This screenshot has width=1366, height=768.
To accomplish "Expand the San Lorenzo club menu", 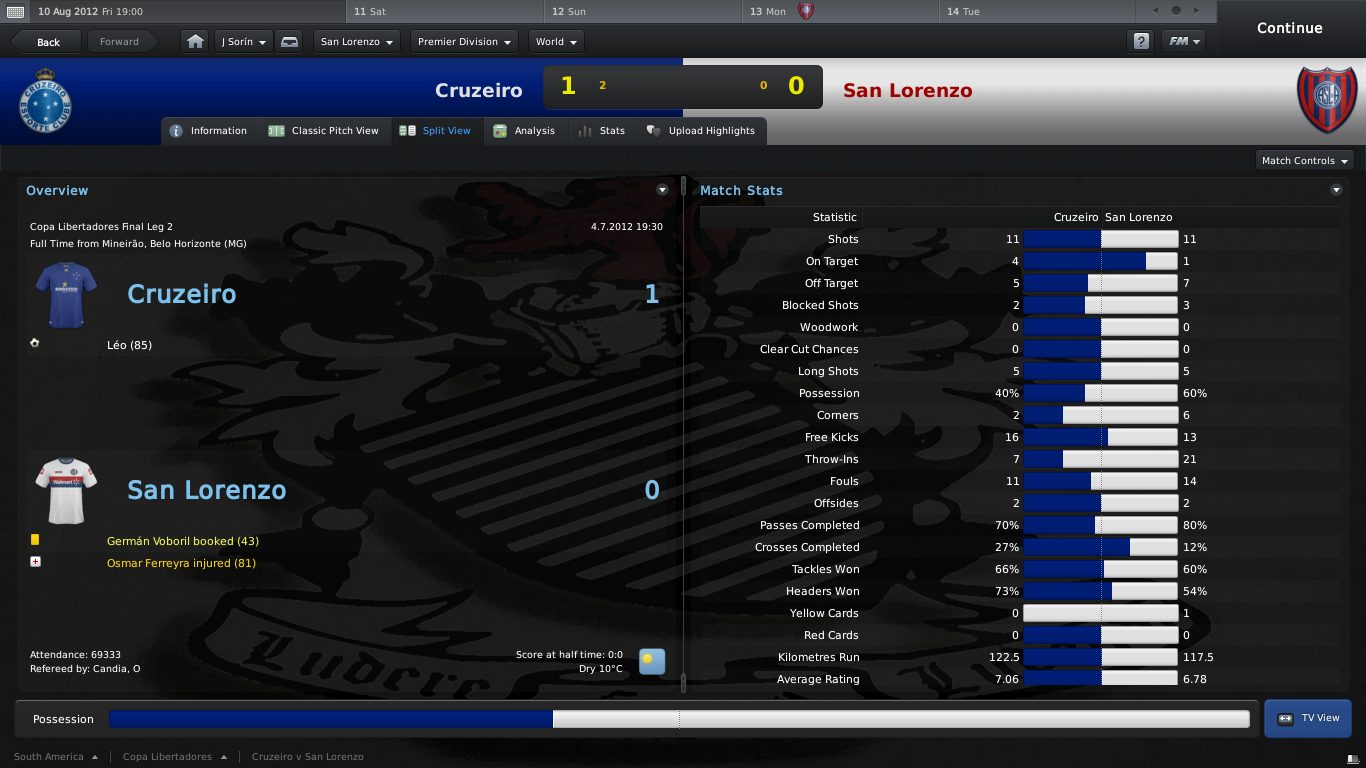I will [357, 42].
